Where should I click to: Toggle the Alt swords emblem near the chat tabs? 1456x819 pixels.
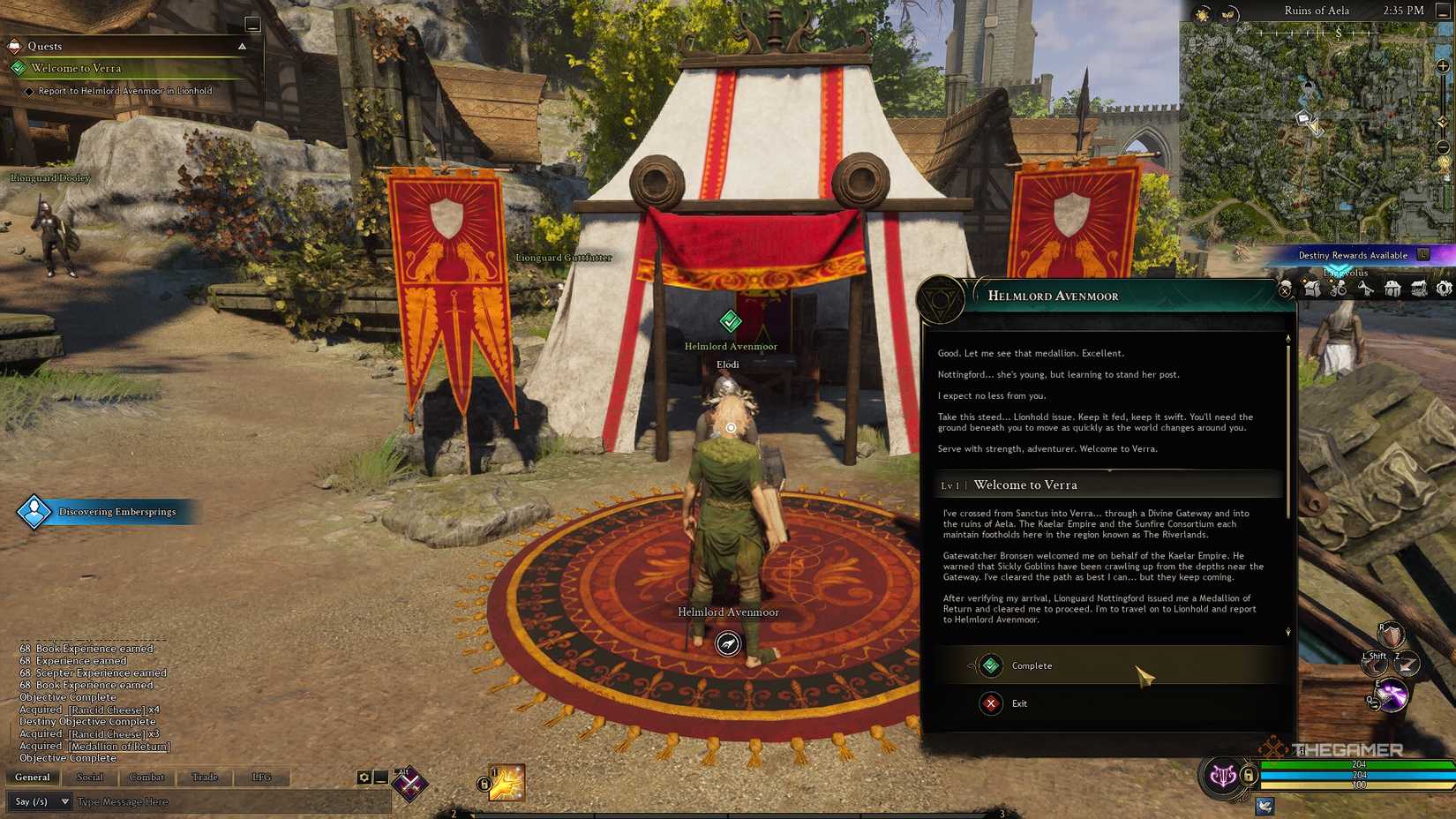click(x=409, y=778)
